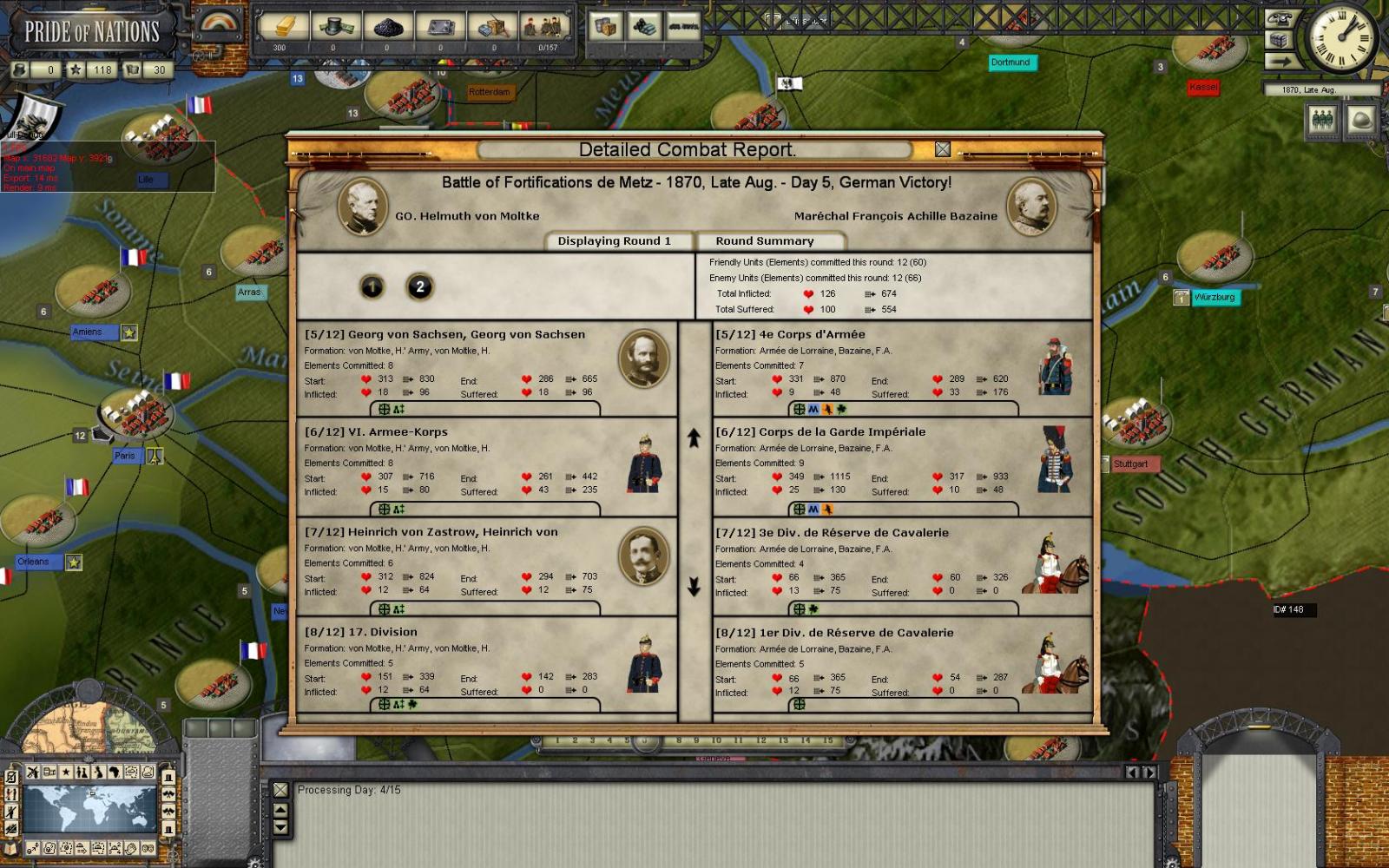Viewport: 1389px width, 868px height.
Task: Show combat round 1
Action: (x=372, y=286)
